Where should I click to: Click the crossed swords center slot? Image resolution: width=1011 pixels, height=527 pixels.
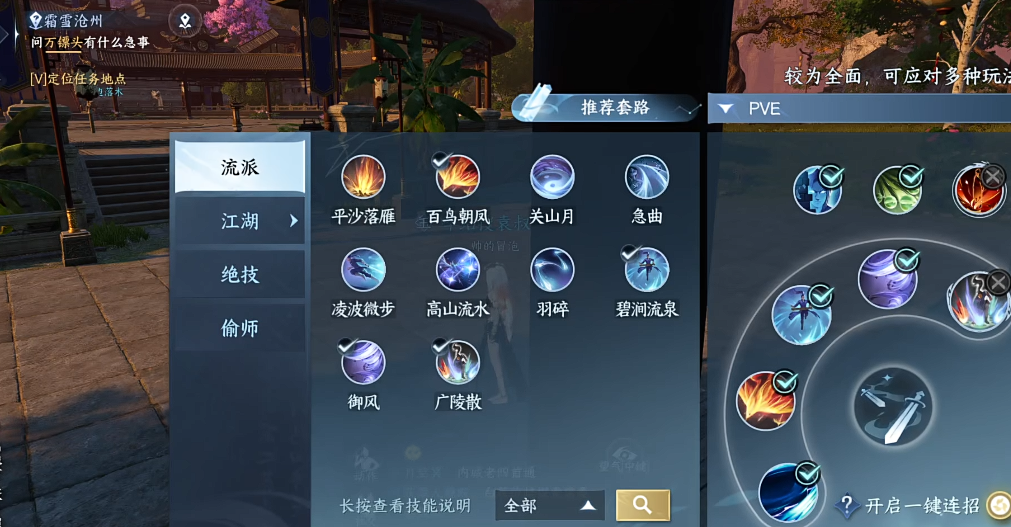893,407
